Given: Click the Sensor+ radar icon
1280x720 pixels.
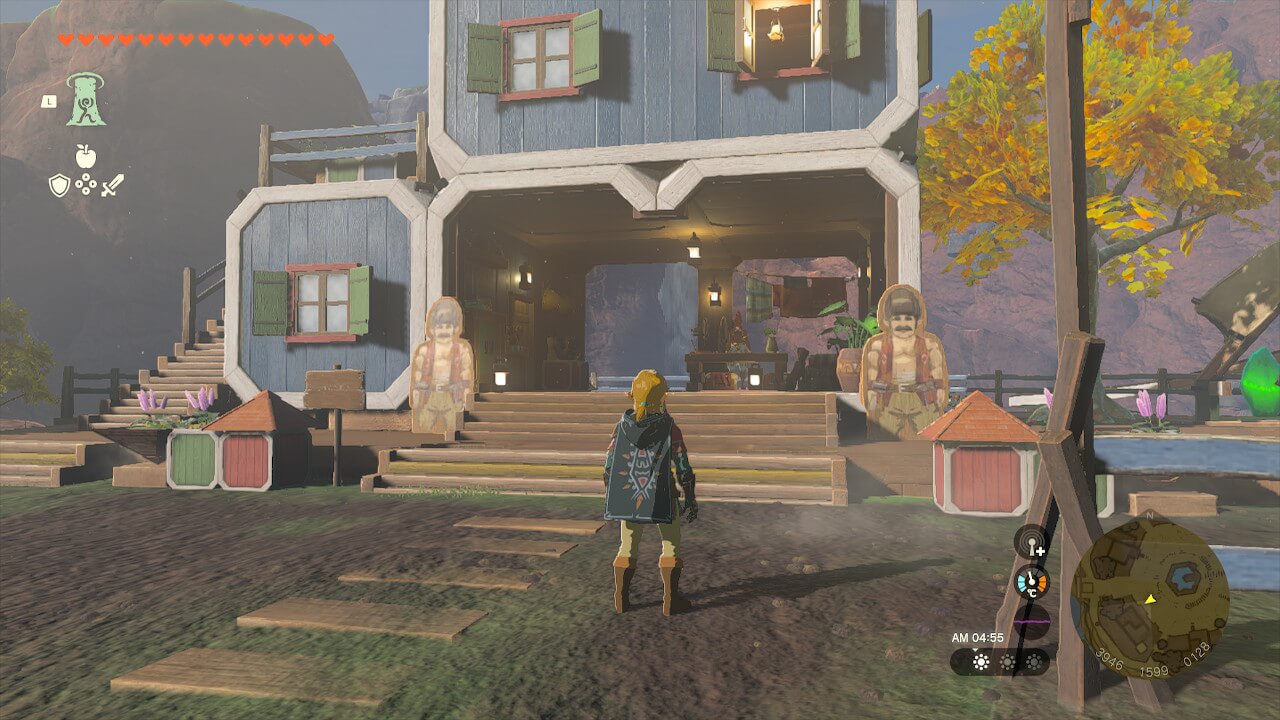Looking at the screenshot, I should (x=1031, y=542).
